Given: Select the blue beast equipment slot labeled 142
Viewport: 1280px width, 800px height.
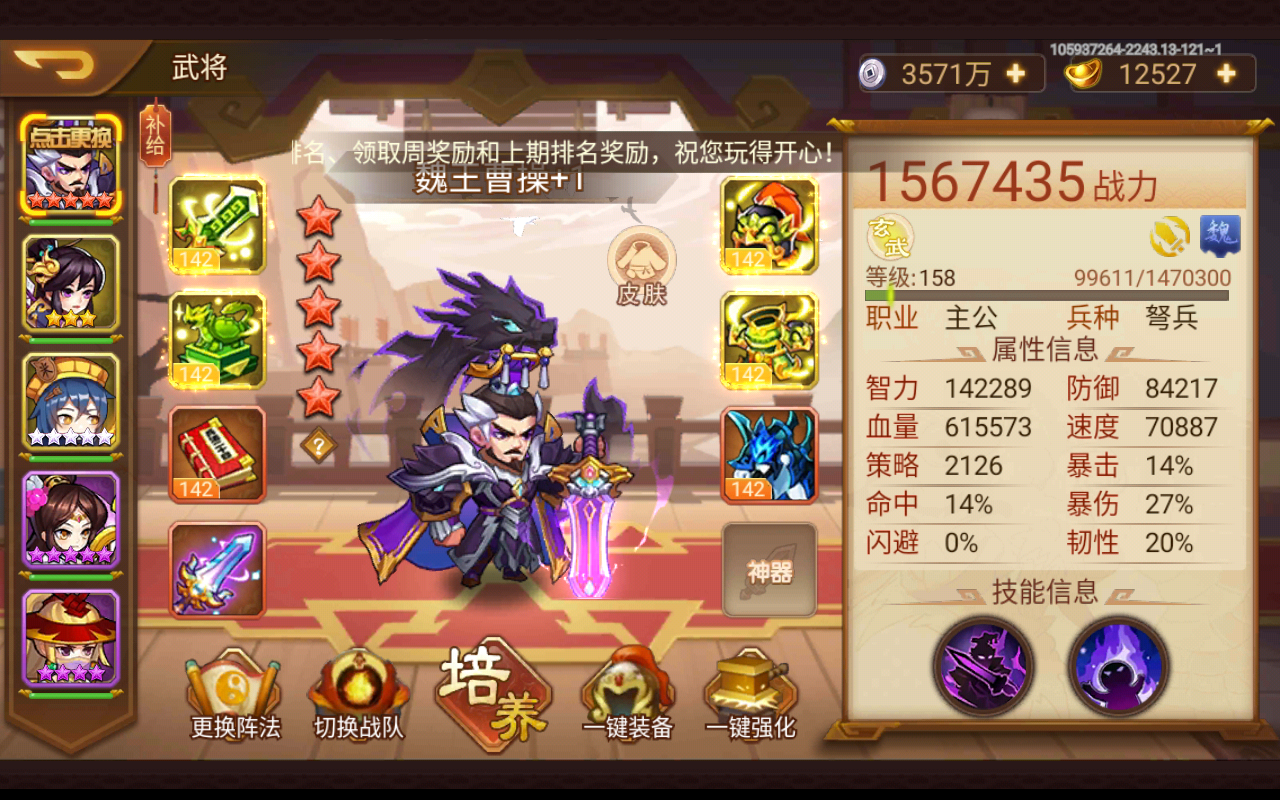Looking at the screenshot, I should point(769,455).
